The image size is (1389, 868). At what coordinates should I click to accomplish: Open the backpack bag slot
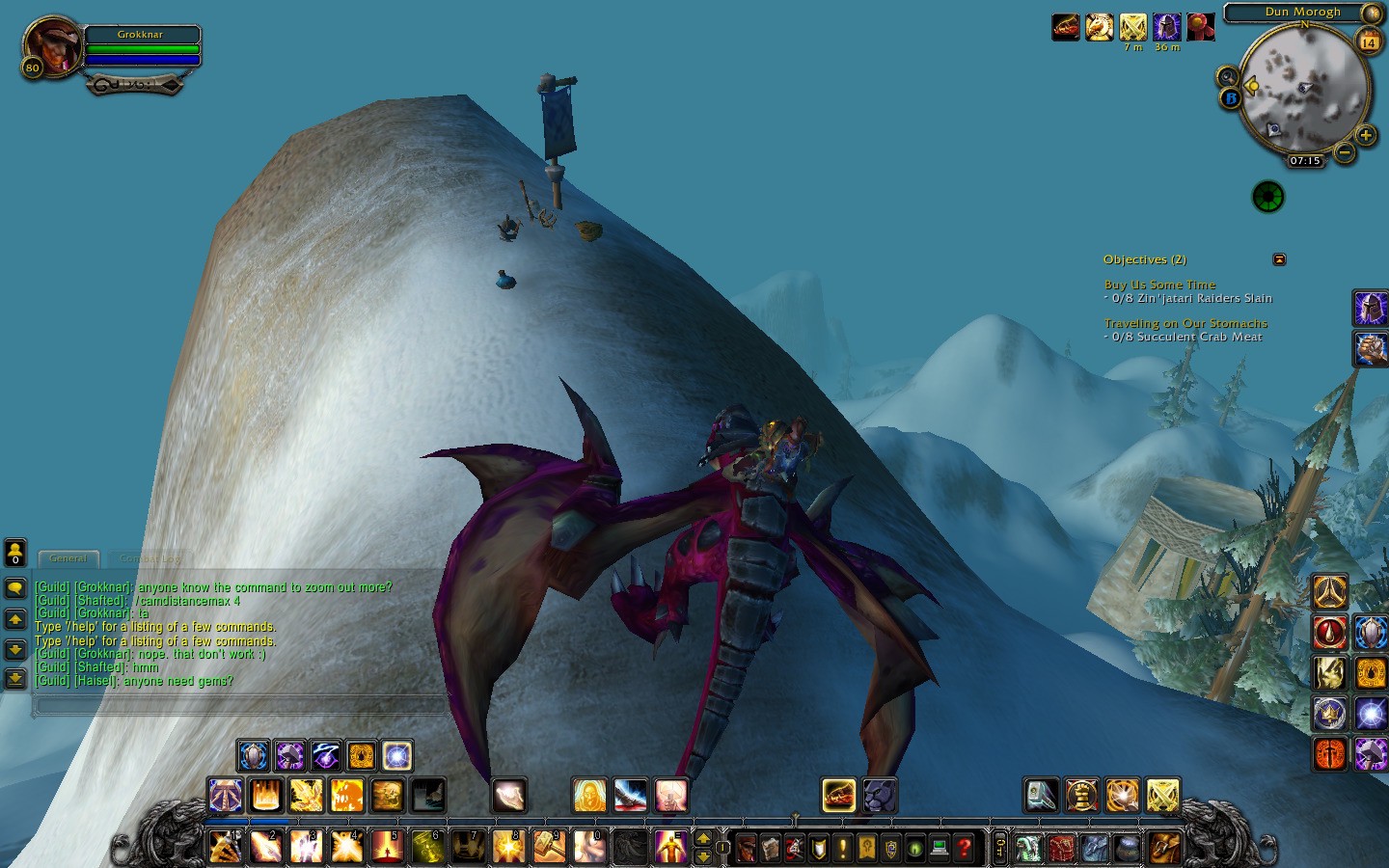point(1164,848)
